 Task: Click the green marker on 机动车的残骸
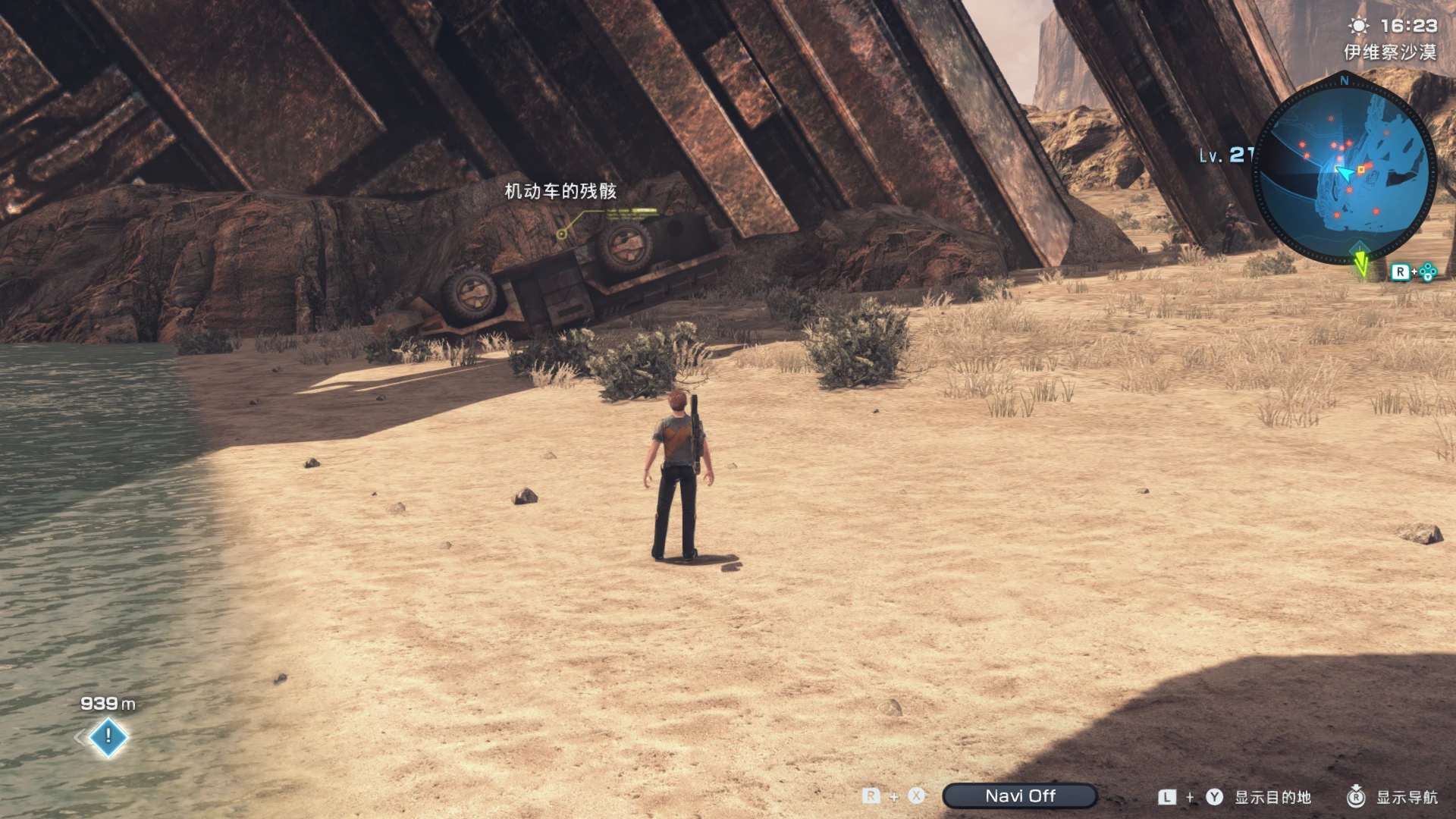(x=561, y=234)
